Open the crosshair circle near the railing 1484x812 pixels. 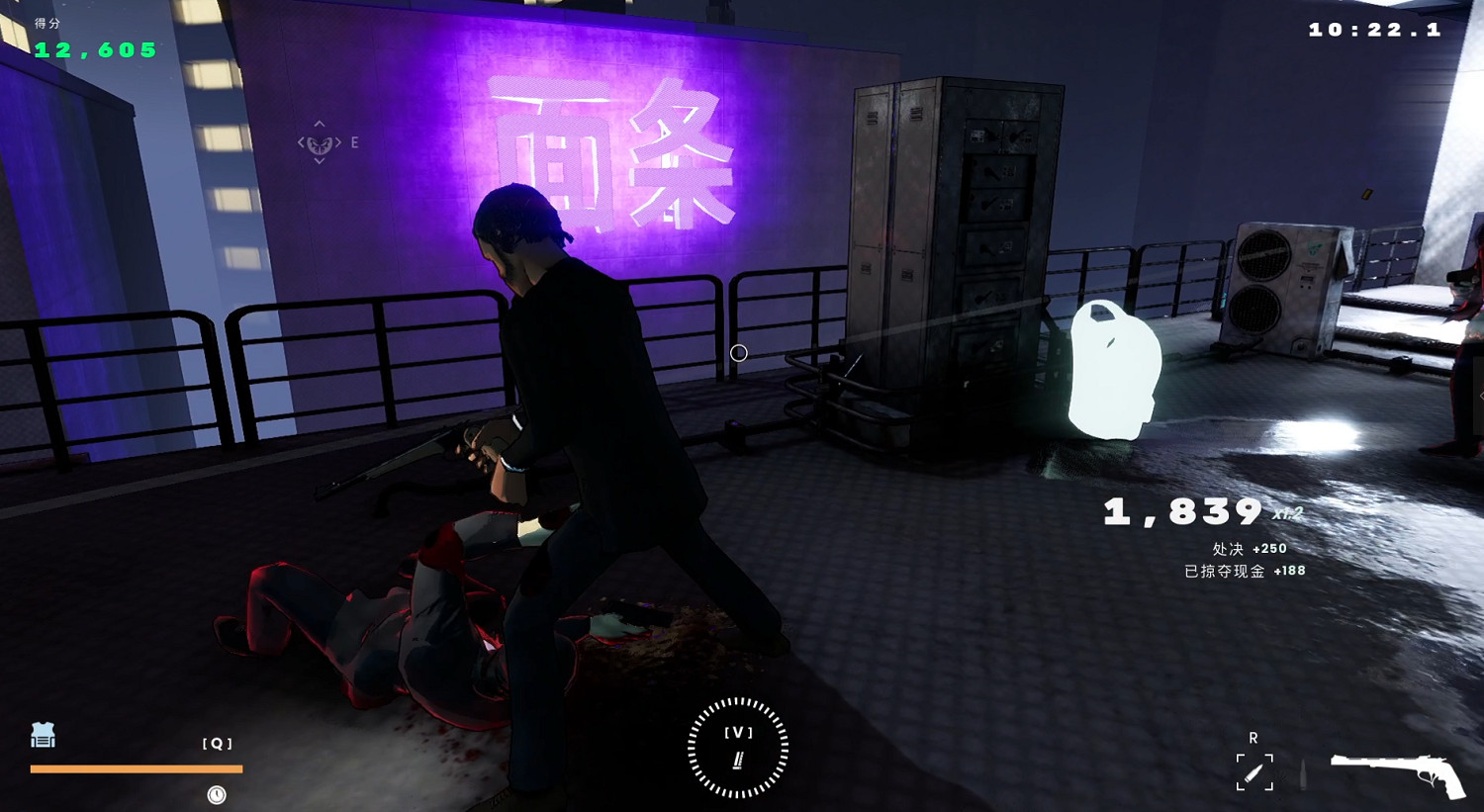tap(737, 353)
